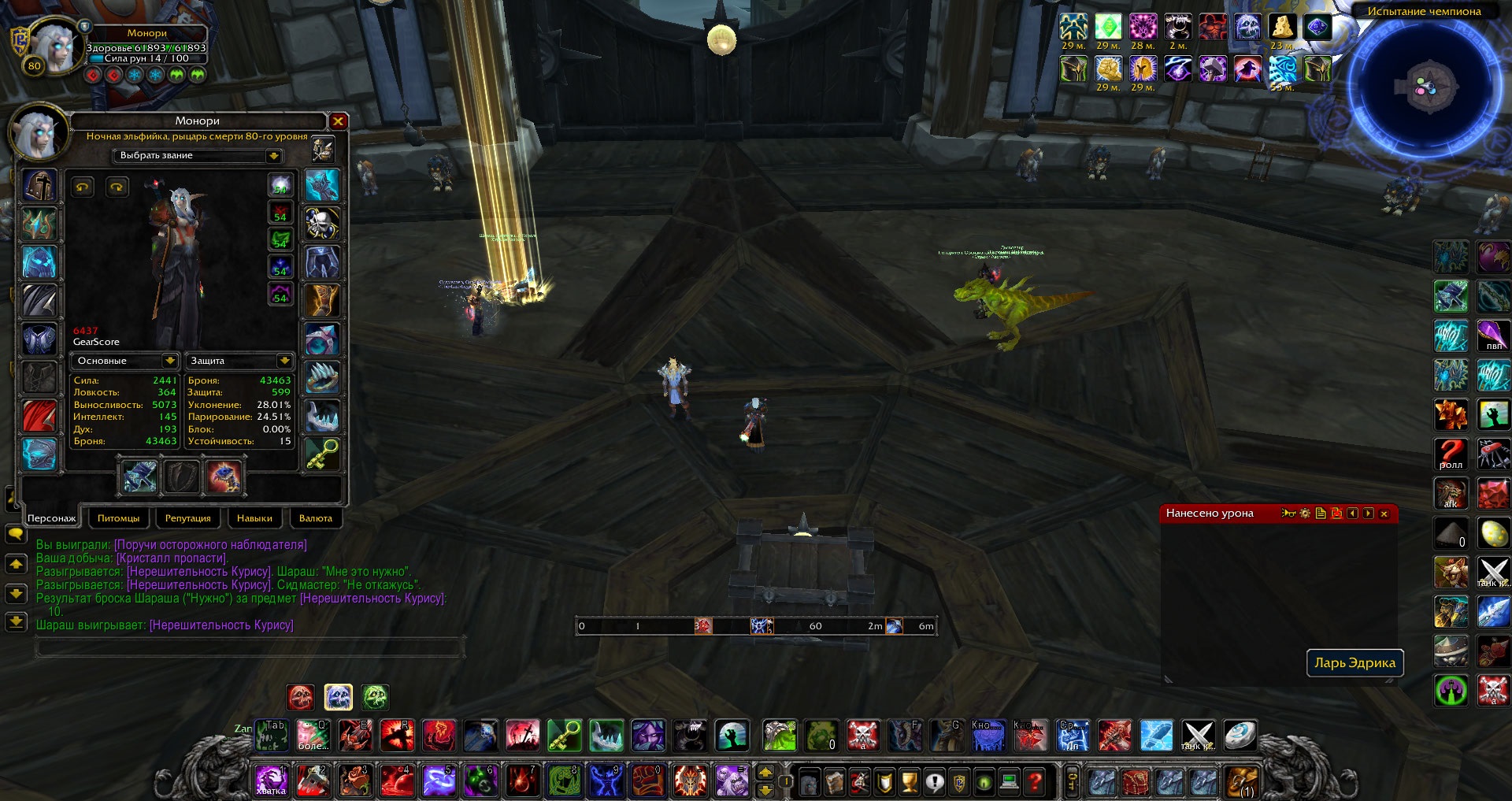1512x801 pixels.
Task: Select the helmet equipment slot
Action: pos(39,186)
